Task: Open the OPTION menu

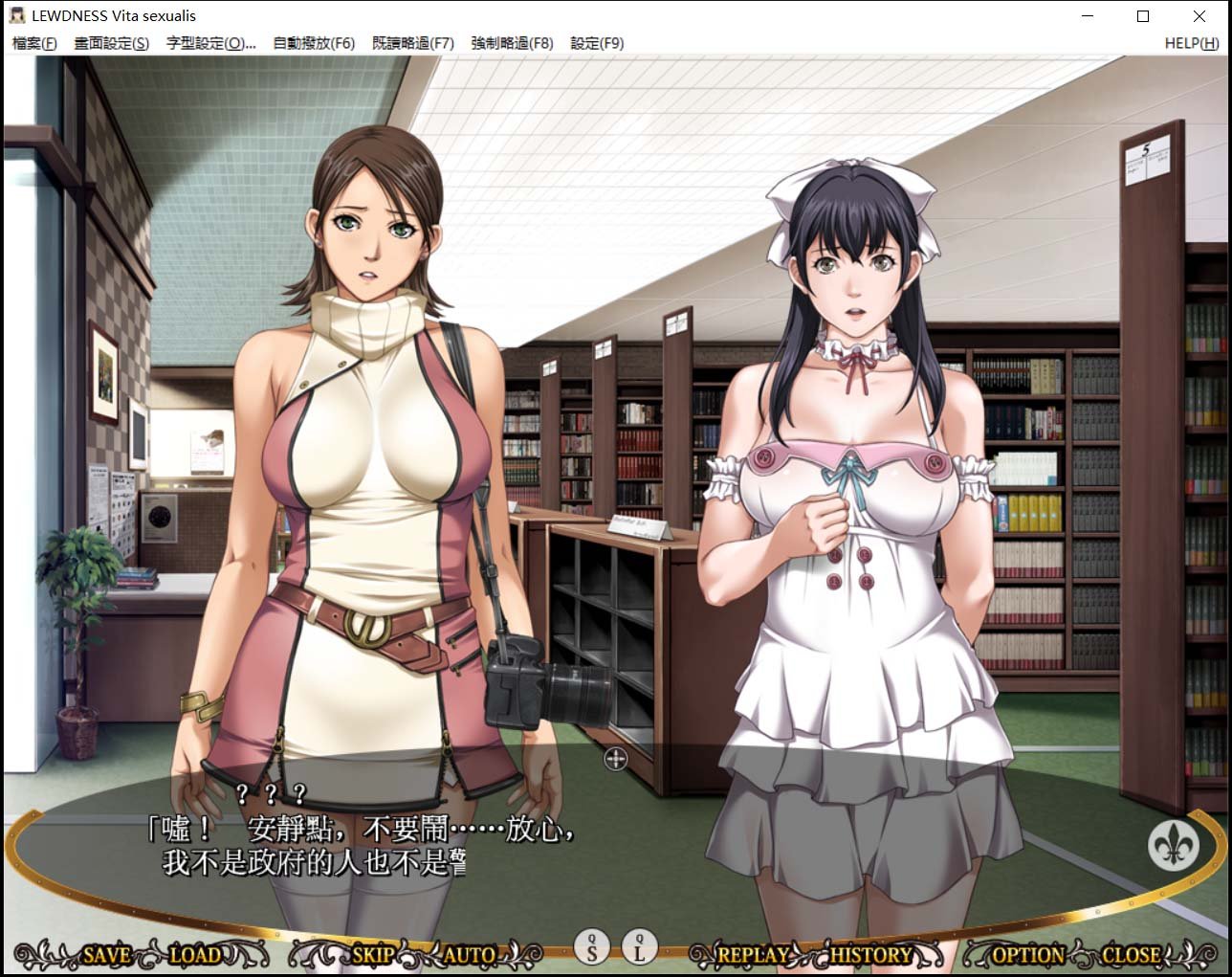Action: [x=1029, y=954]
